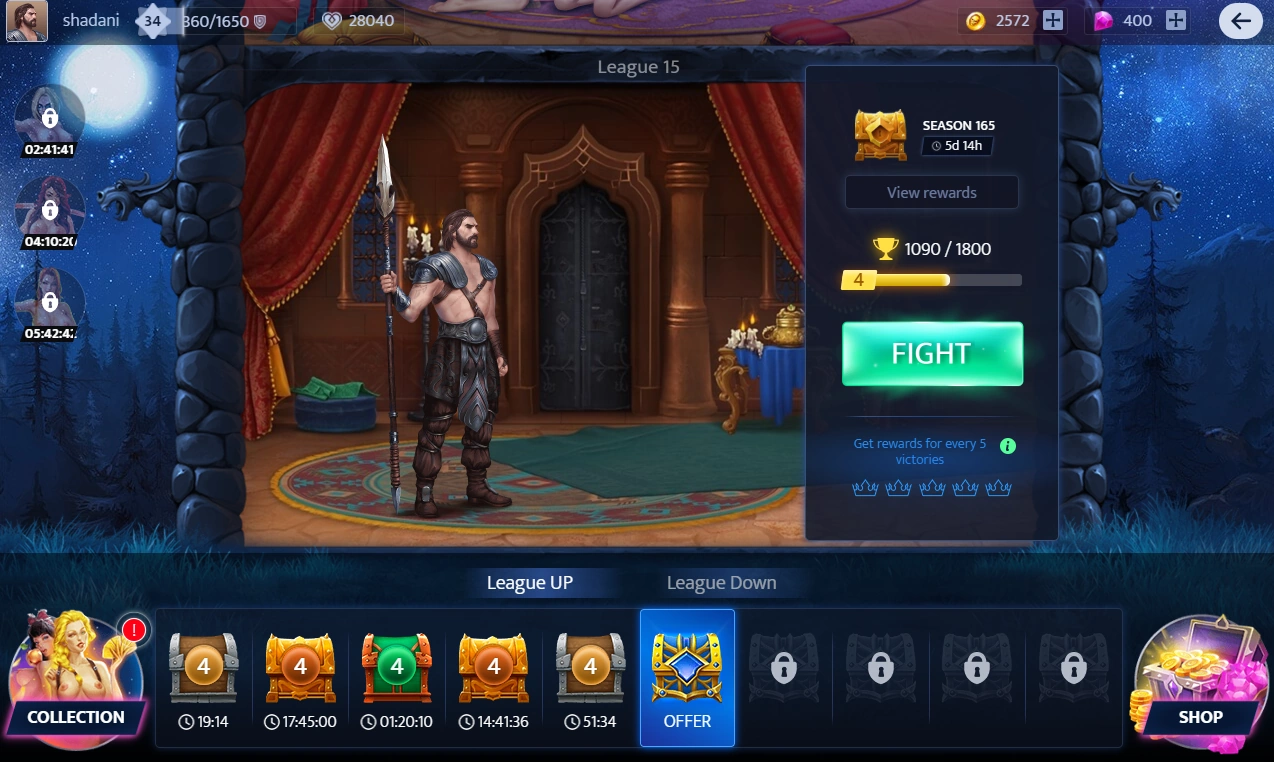Add more gold coins with plus button
This screenshot has height=762, width=1274.
pyautogui.click(x=1053, y=21)
